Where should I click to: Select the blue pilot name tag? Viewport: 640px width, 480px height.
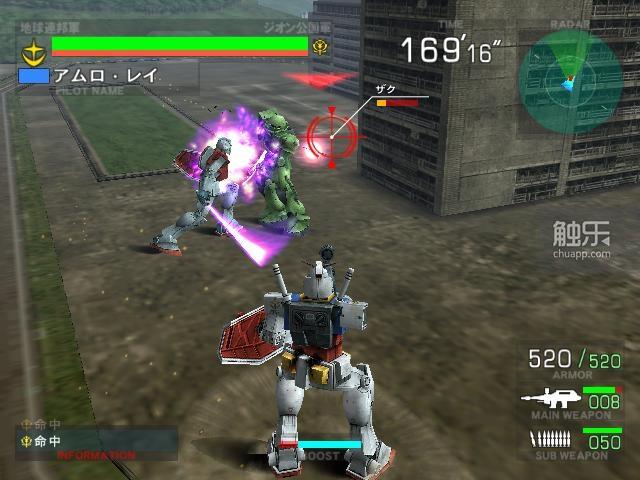[33, 76]
